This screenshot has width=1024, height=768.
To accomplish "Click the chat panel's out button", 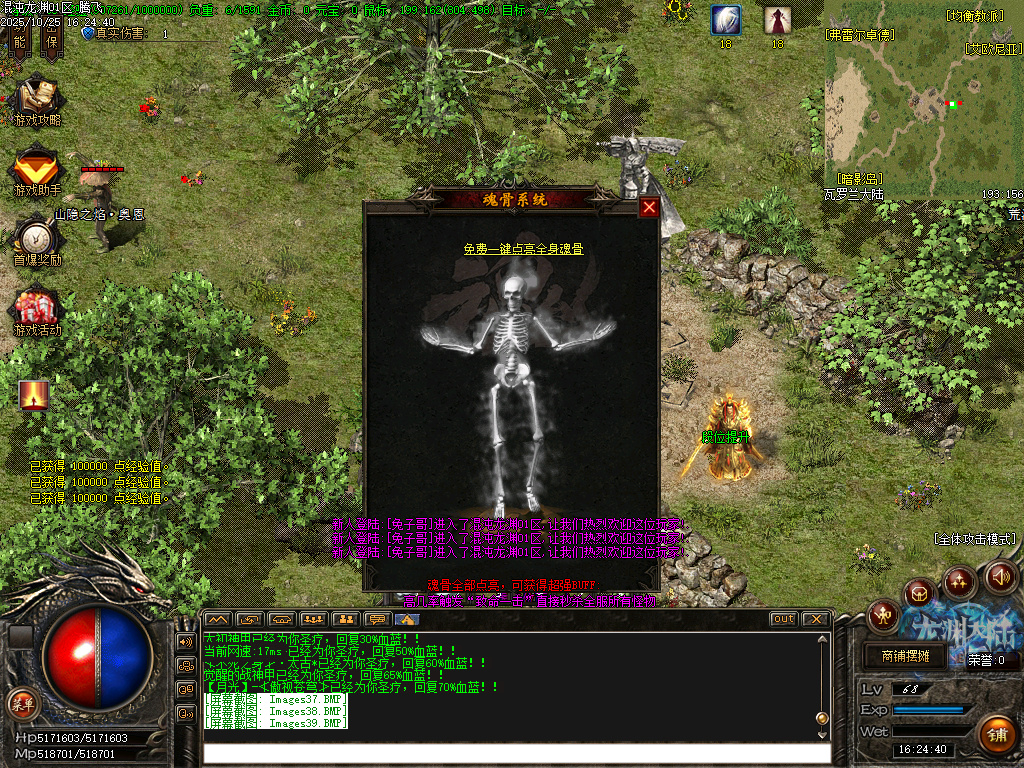I will pos(784,619).
